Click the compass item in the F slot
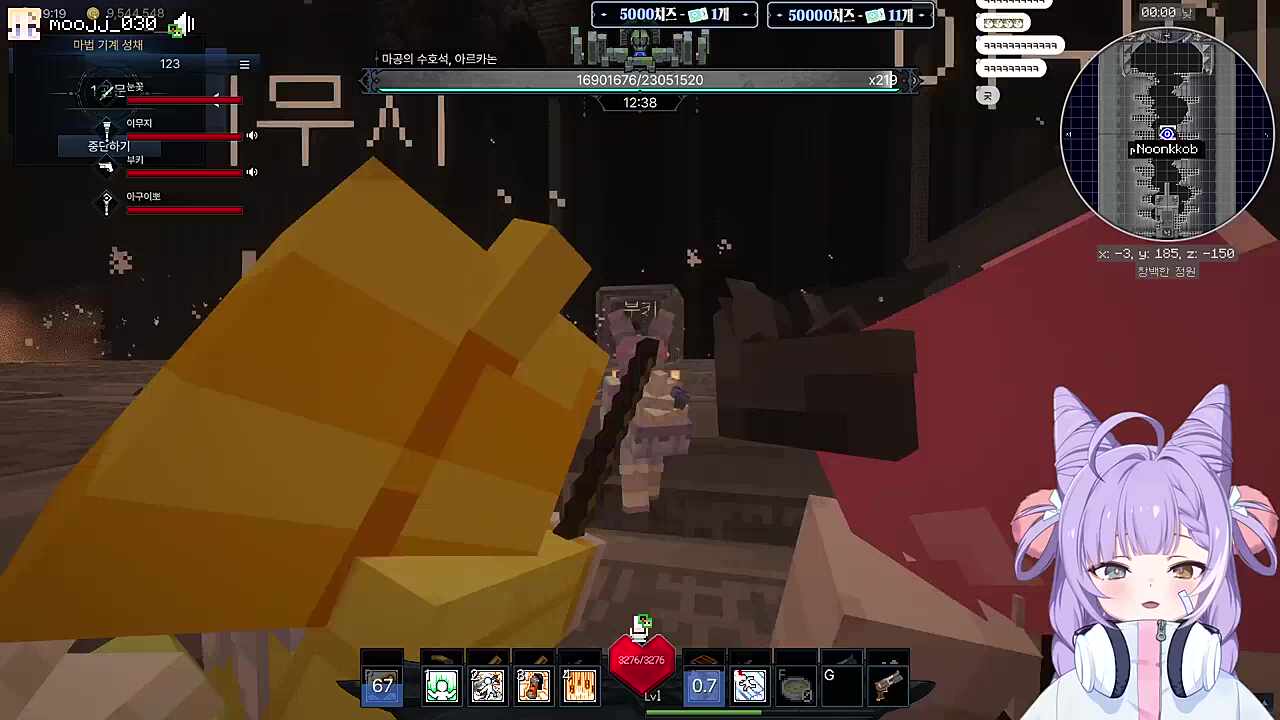1280x720 pixels. click(796, 687)
